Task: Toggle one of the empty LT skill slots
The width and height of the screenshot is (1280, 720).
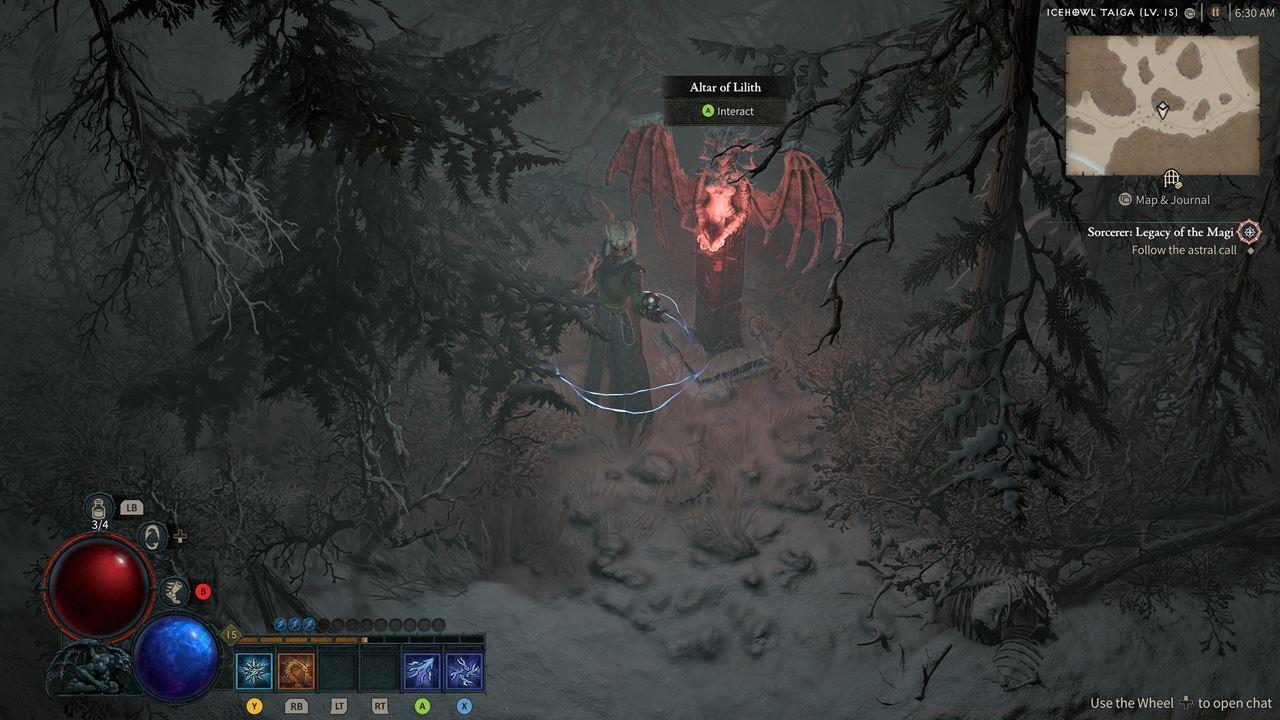Action: (x=339, y=670)
